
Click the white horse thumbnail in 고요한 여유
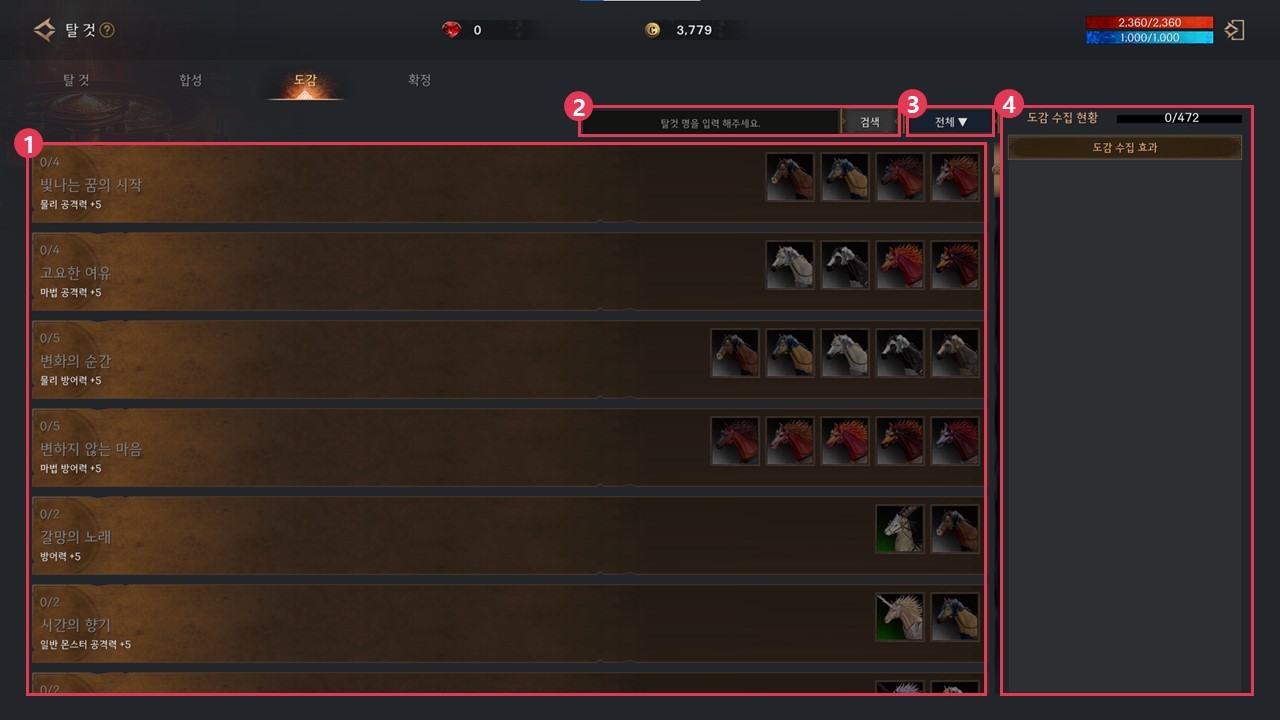790,265
